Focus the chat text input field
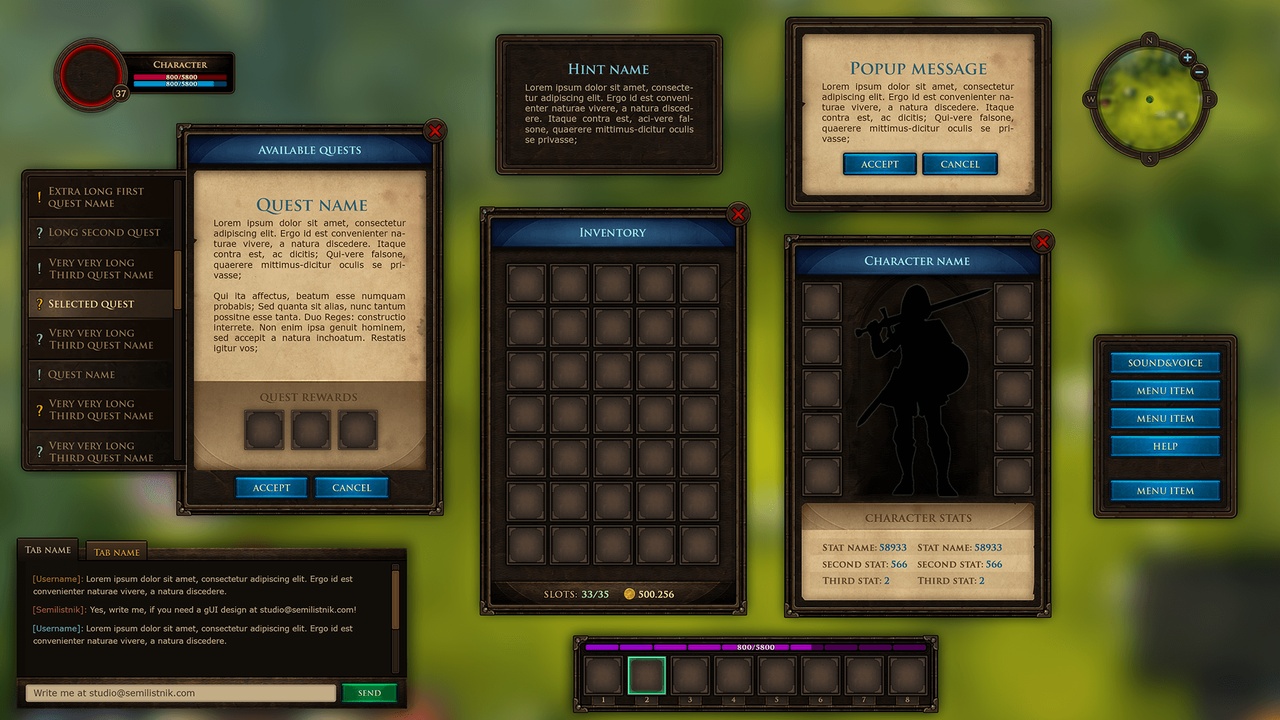Image resolution: width=1280 pixels, height=720 pixels. (180, 693)
